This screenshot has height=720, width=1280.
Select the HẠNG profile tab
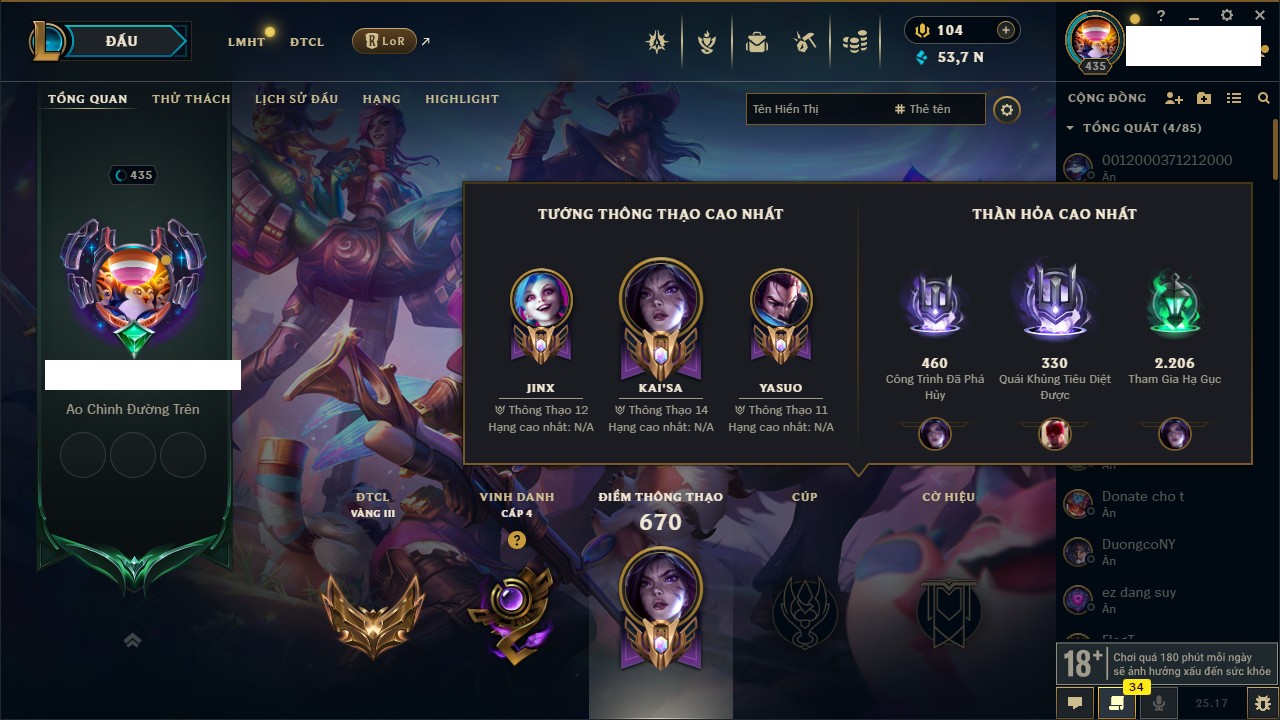point(381,99)
